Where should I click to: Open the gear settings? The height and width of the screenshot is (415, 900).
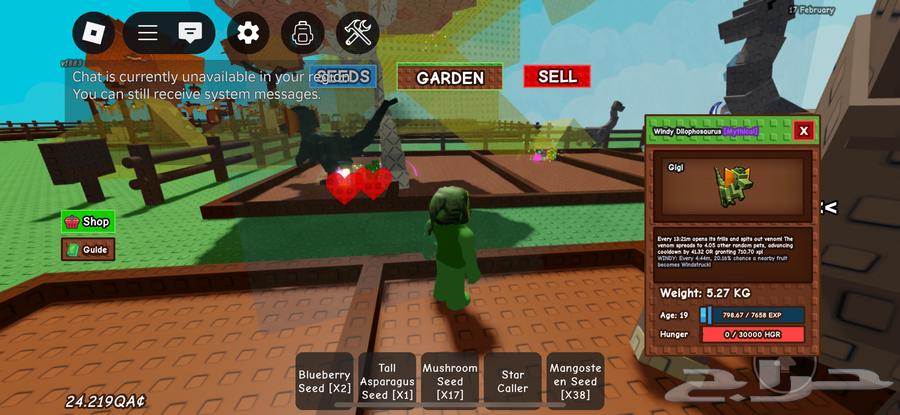247,33
